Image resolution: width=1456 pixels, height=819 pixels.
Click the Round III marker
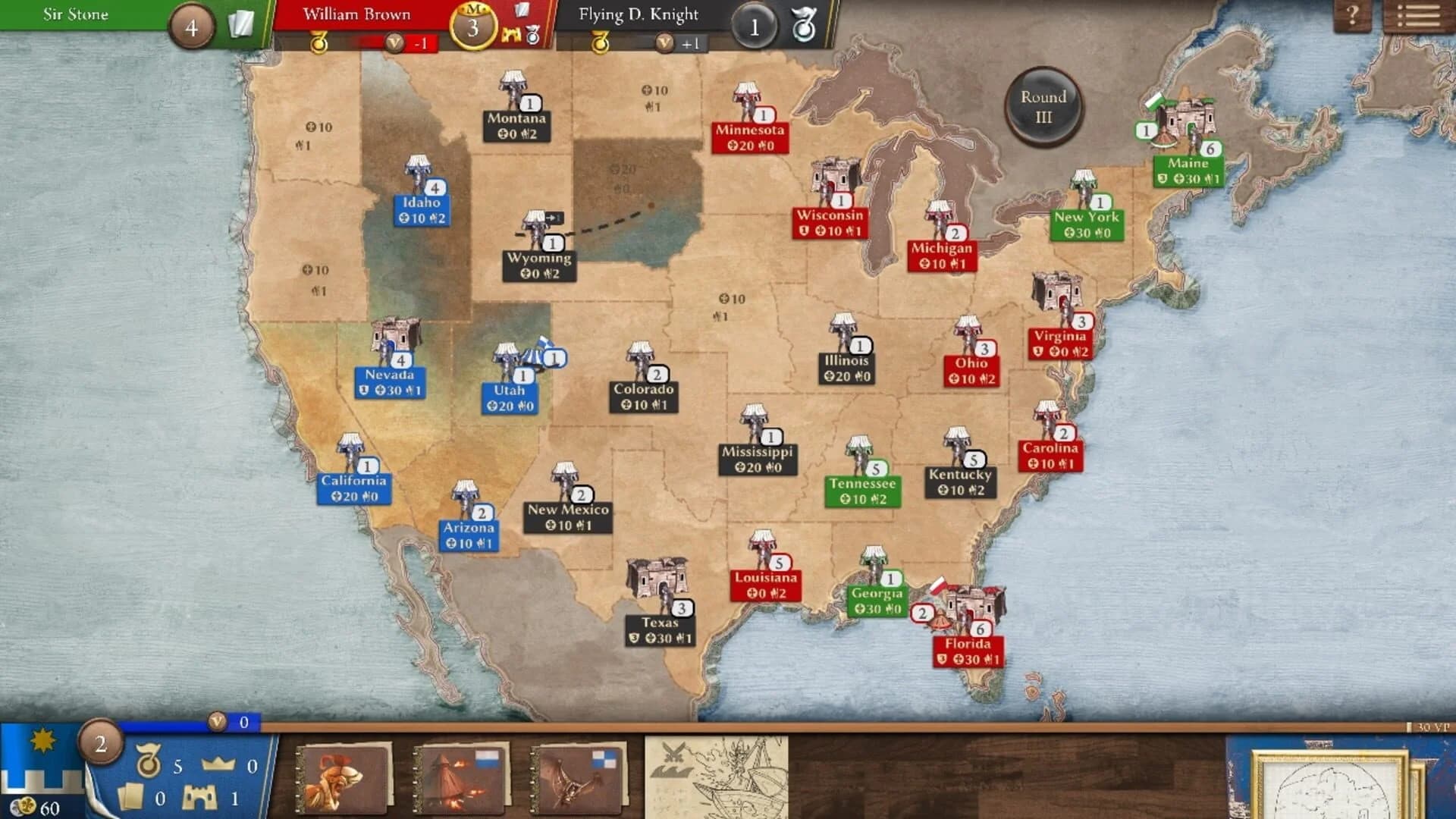[x=1045, y=106]
